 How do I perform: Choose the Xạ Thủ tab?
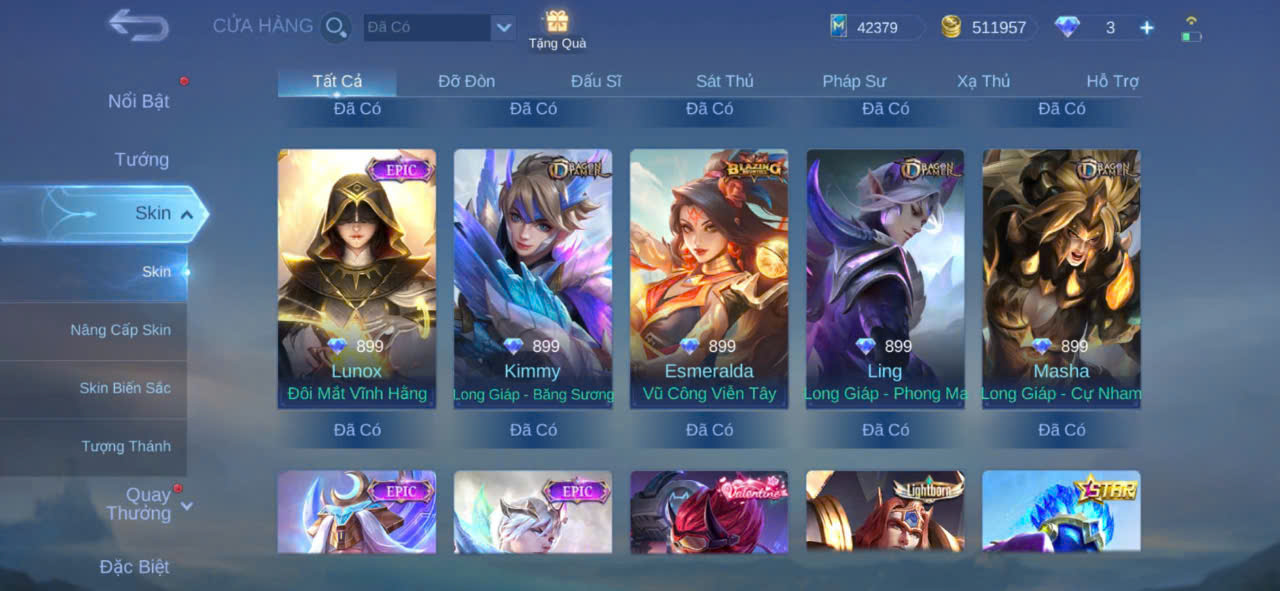coord(983,81)
